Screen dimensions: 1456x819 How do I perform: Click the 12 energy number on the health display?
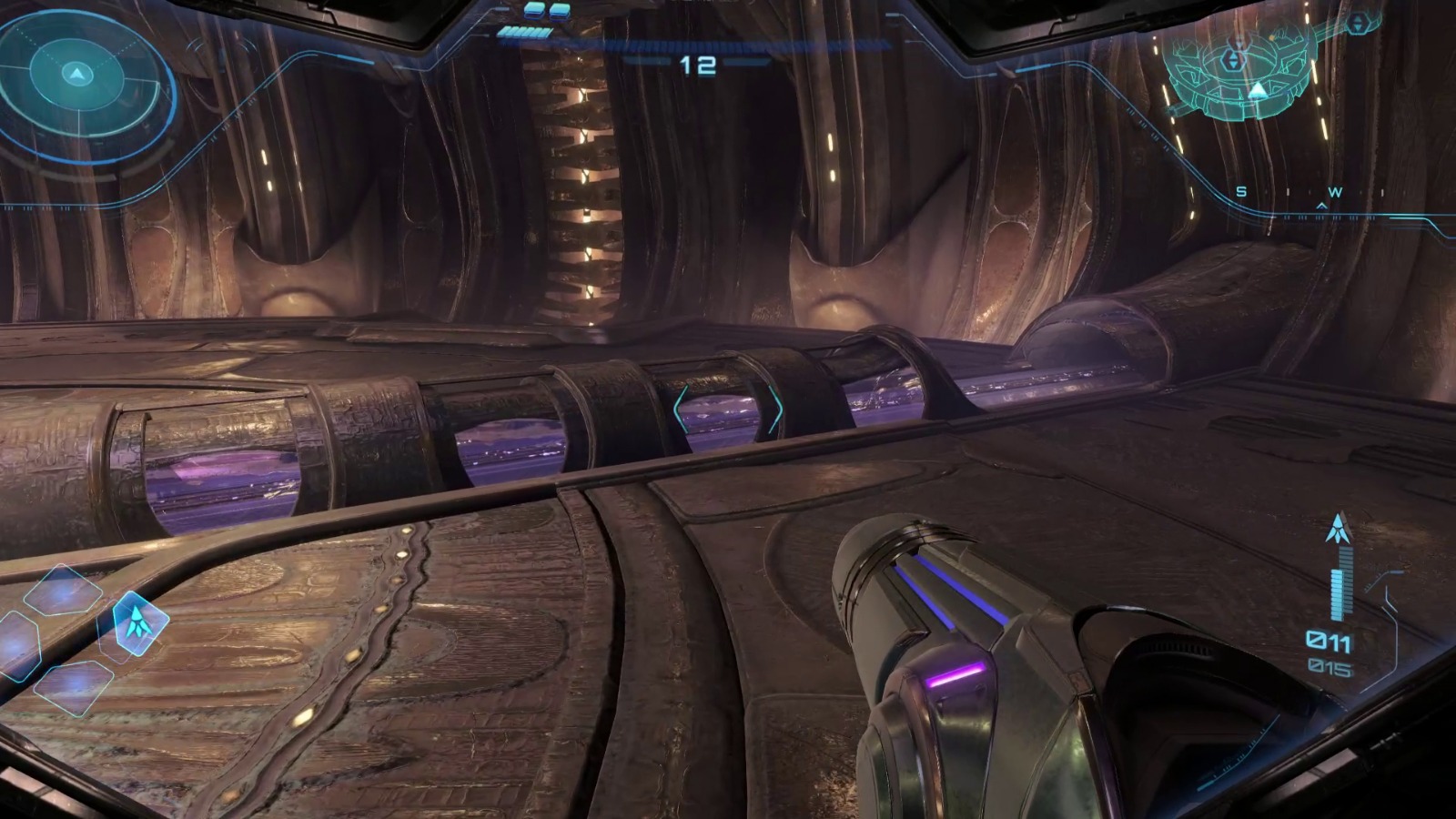[696, 64]
